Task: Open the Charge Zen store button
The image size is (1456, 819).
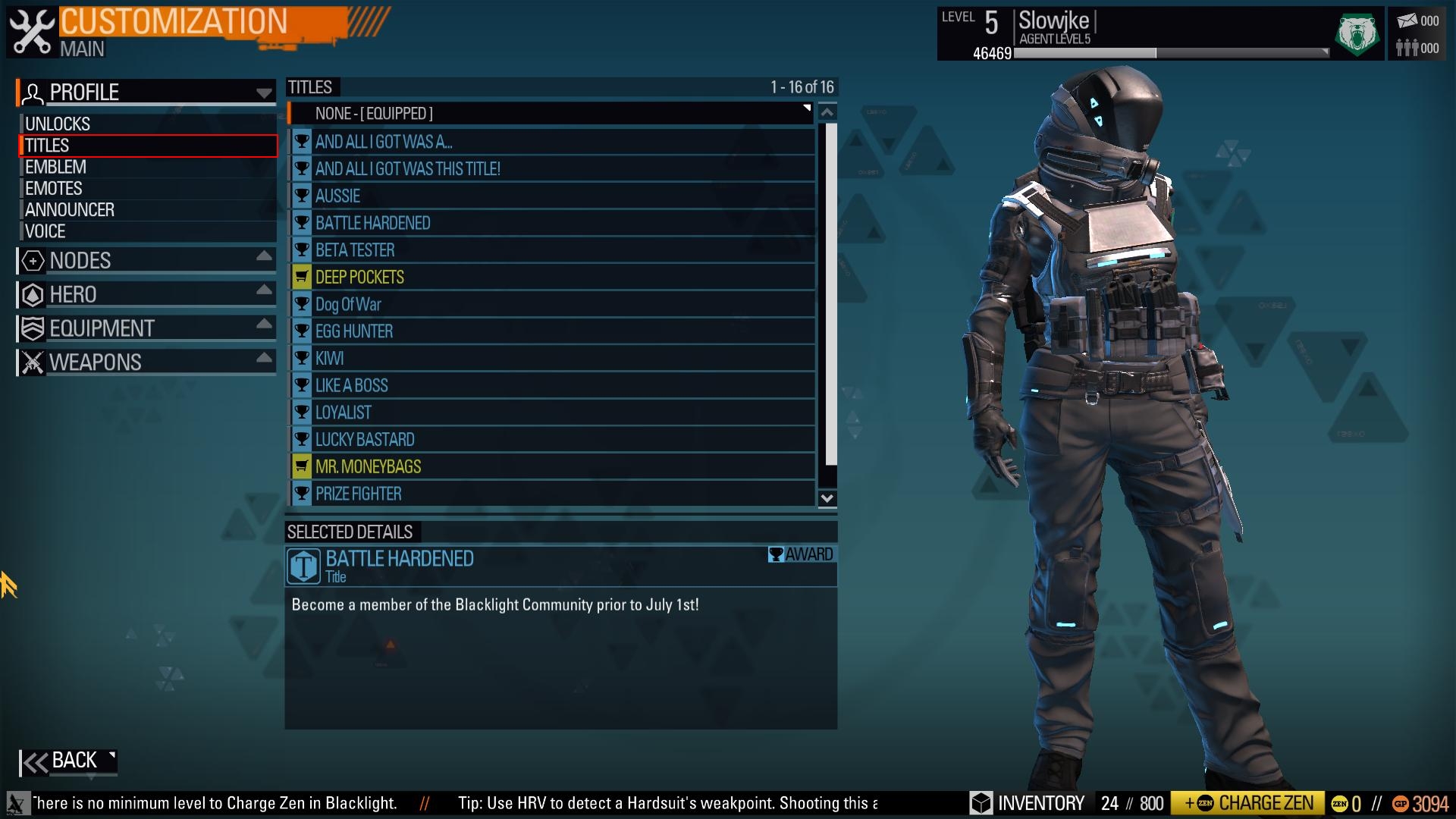Action: click(x=1247, y=803)
